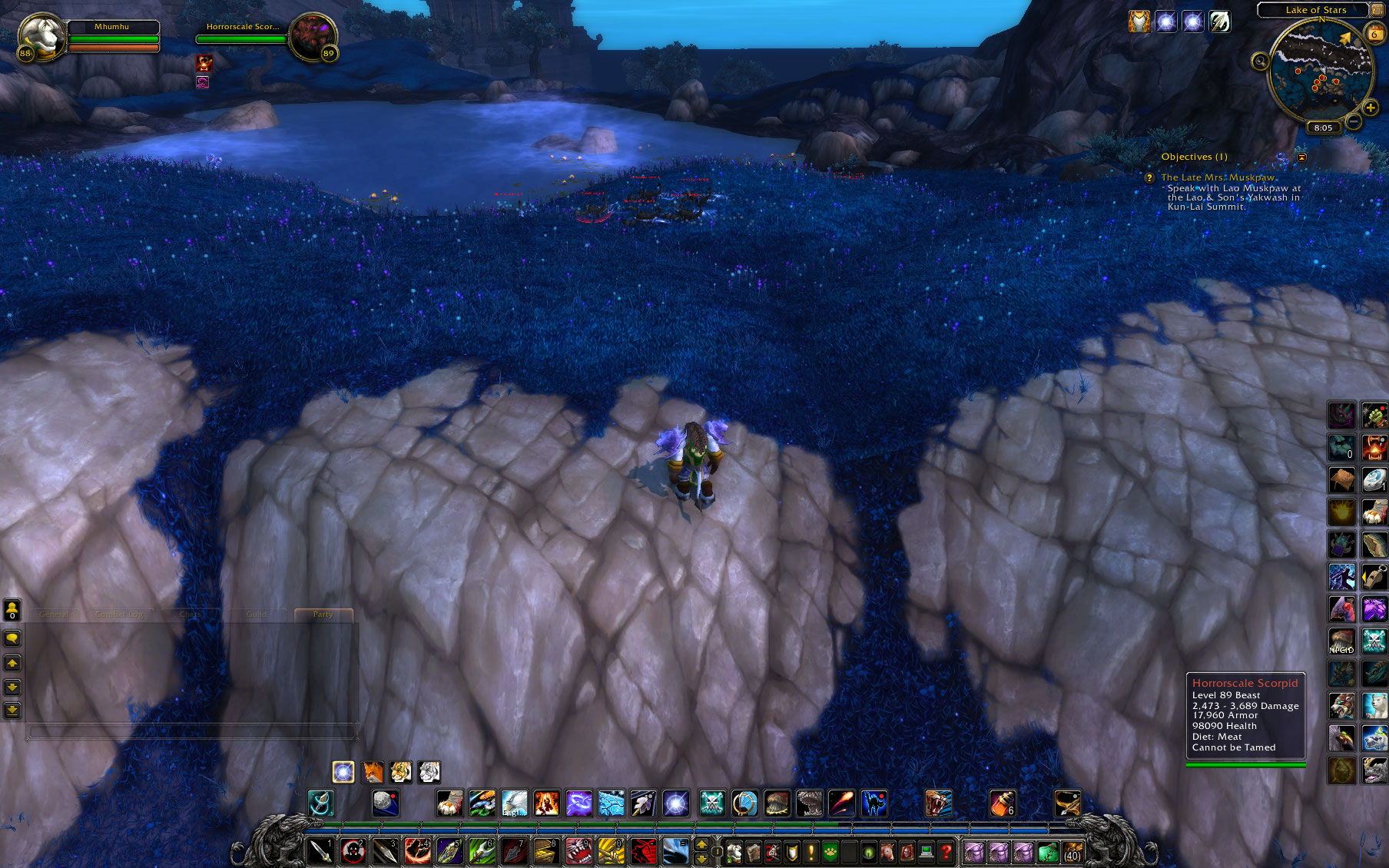The image size is (1389, 868).
Task: Jump chat to the bottom
Action: (x=12, y=711)
